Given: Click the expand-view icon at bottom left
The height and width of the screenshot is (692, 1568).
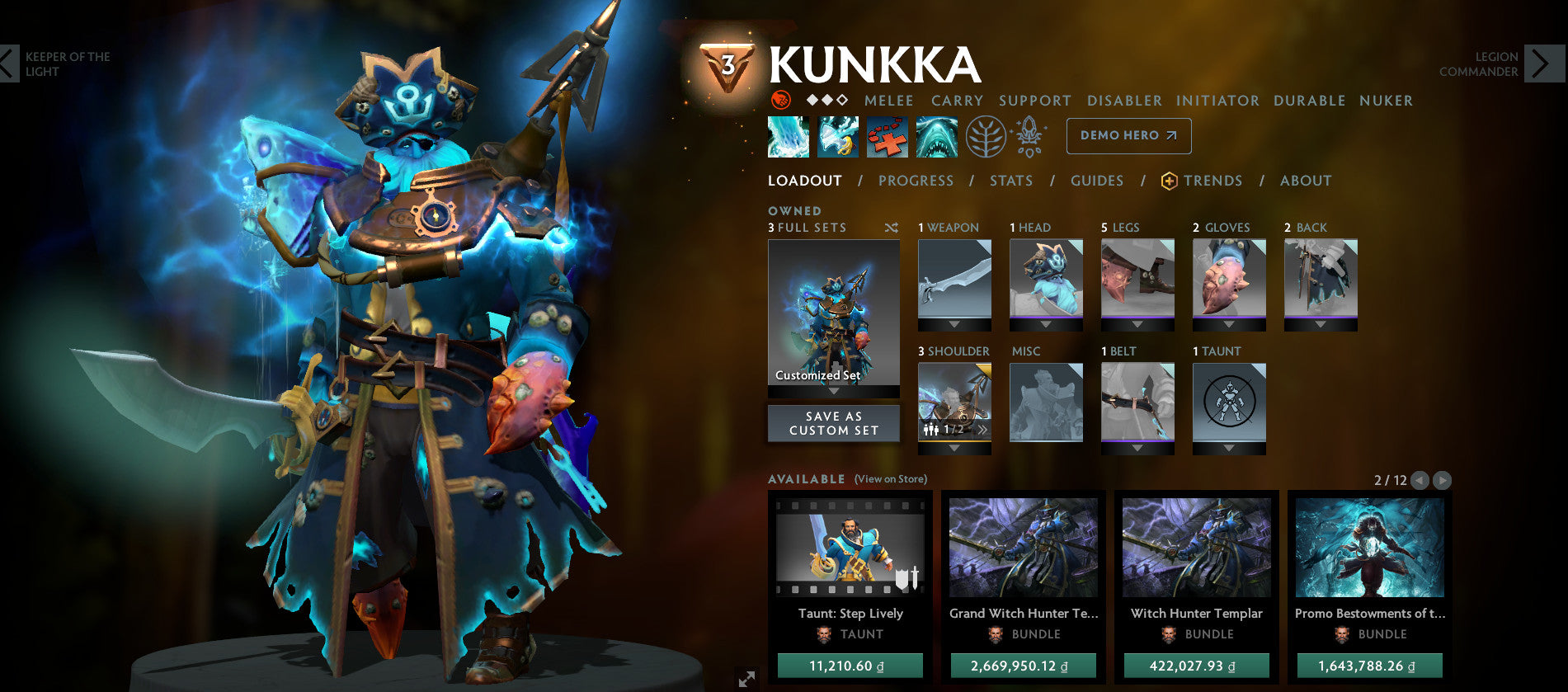Looking at the screenshot, I should pos(745,680).
